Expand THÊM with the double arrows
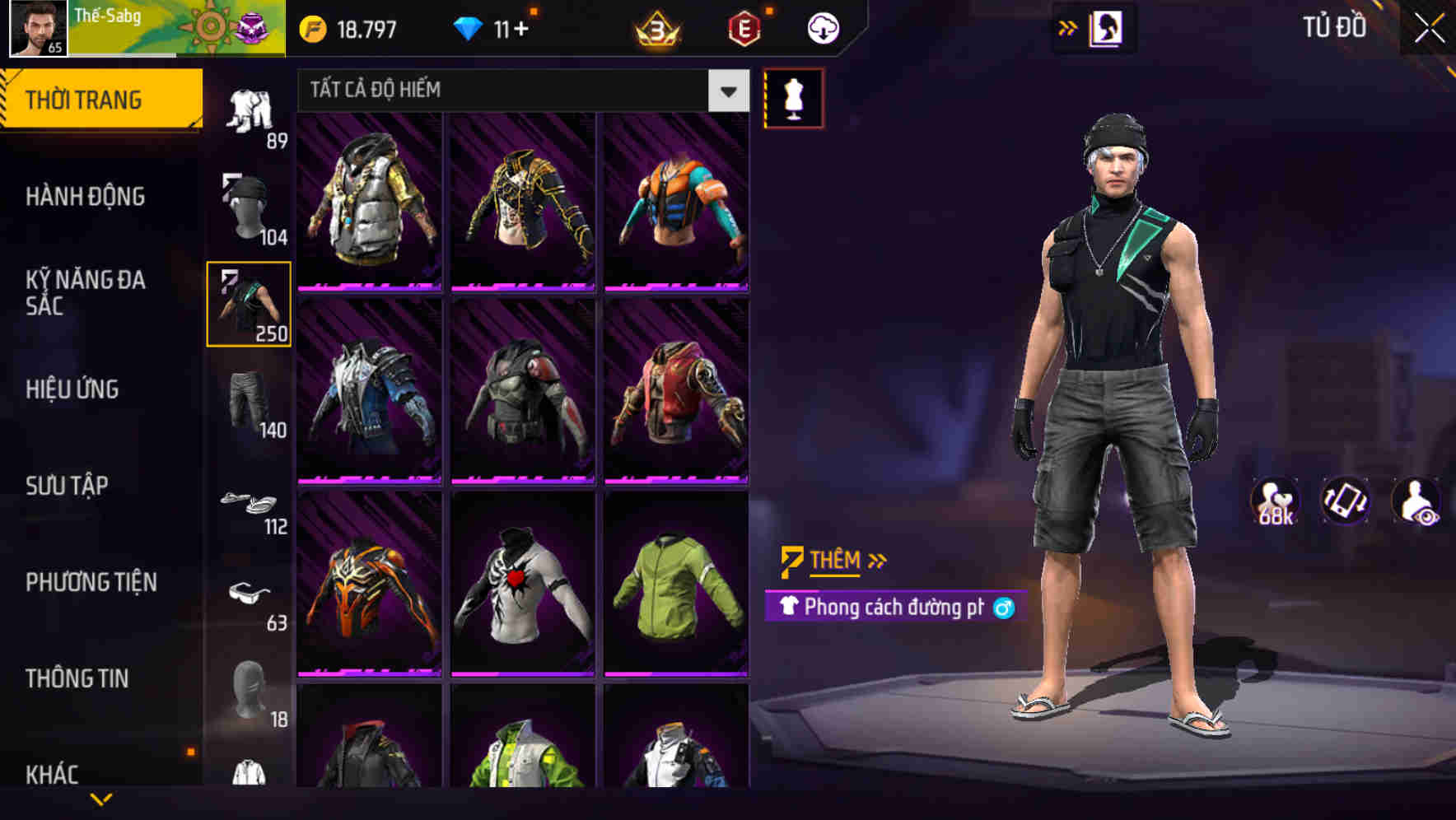Screen dimensions: 1456x820 coord(878,561)
